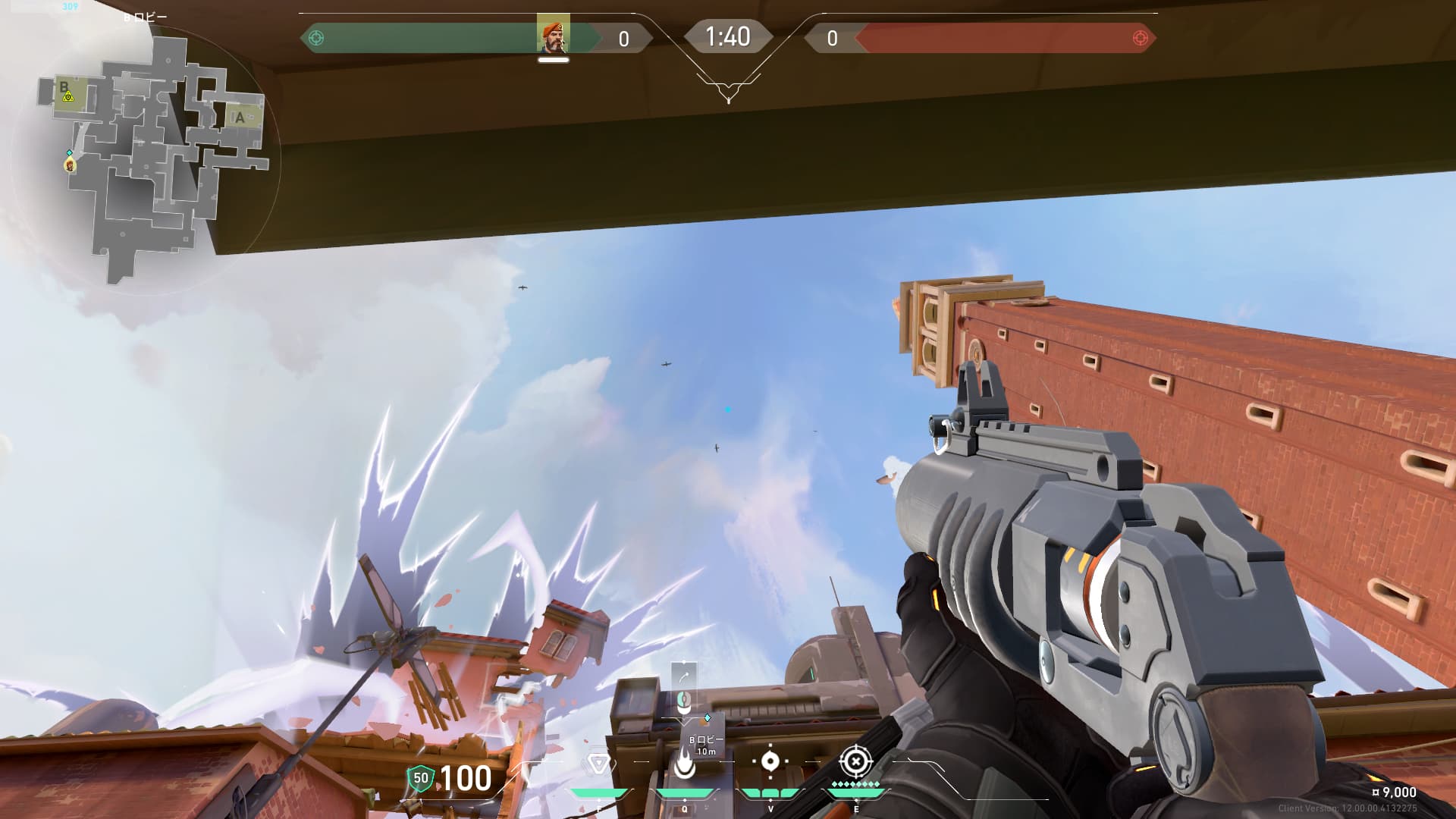This screenshot has height=819, width=1456.
Task: Select the B site marker on minimap
Action: tap(64, 86)
